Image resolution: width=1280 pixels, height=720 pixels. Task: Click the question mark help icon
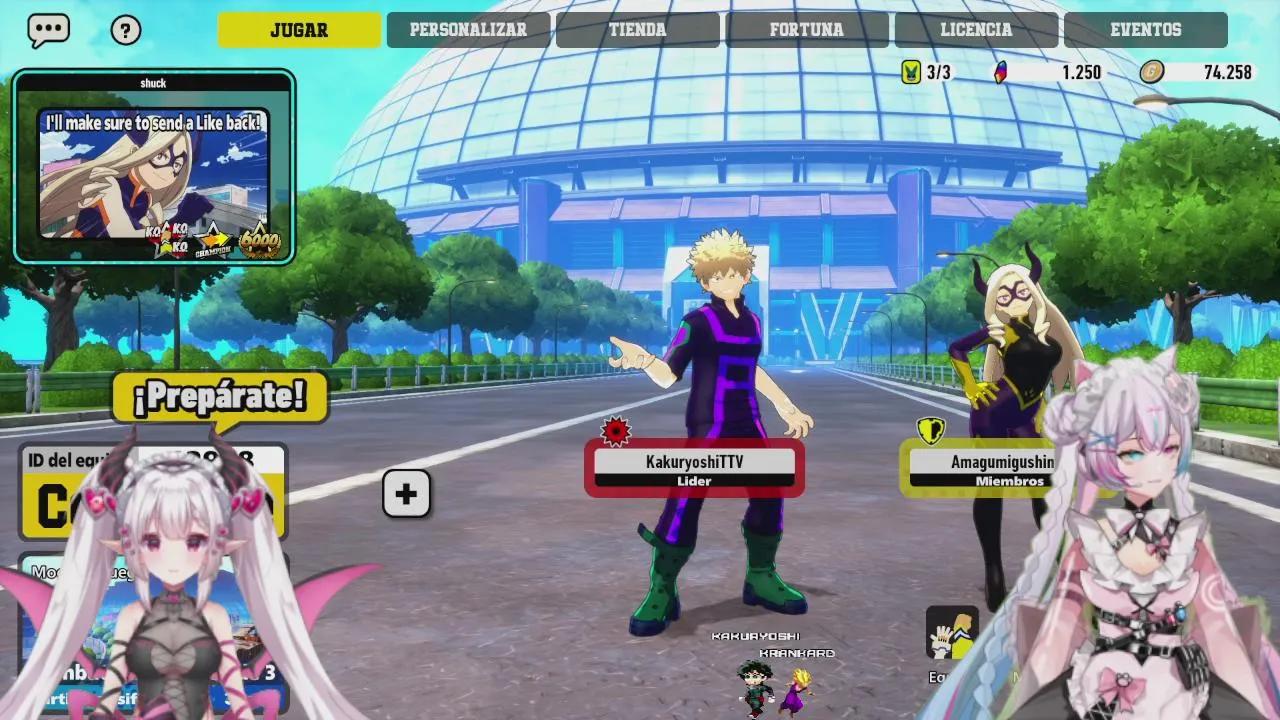(x=125, y=30)
